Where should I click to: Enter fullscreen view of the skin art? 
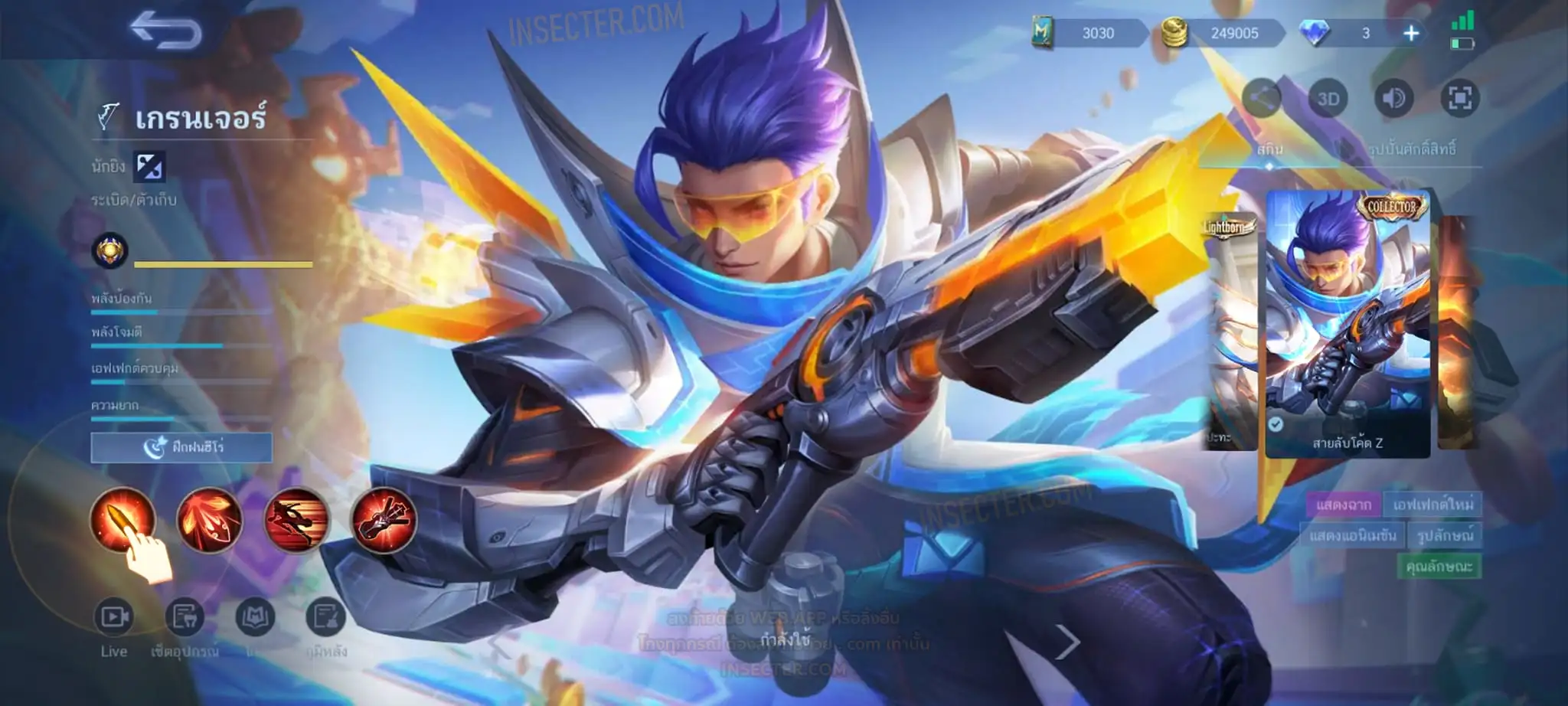point(1459,99)
